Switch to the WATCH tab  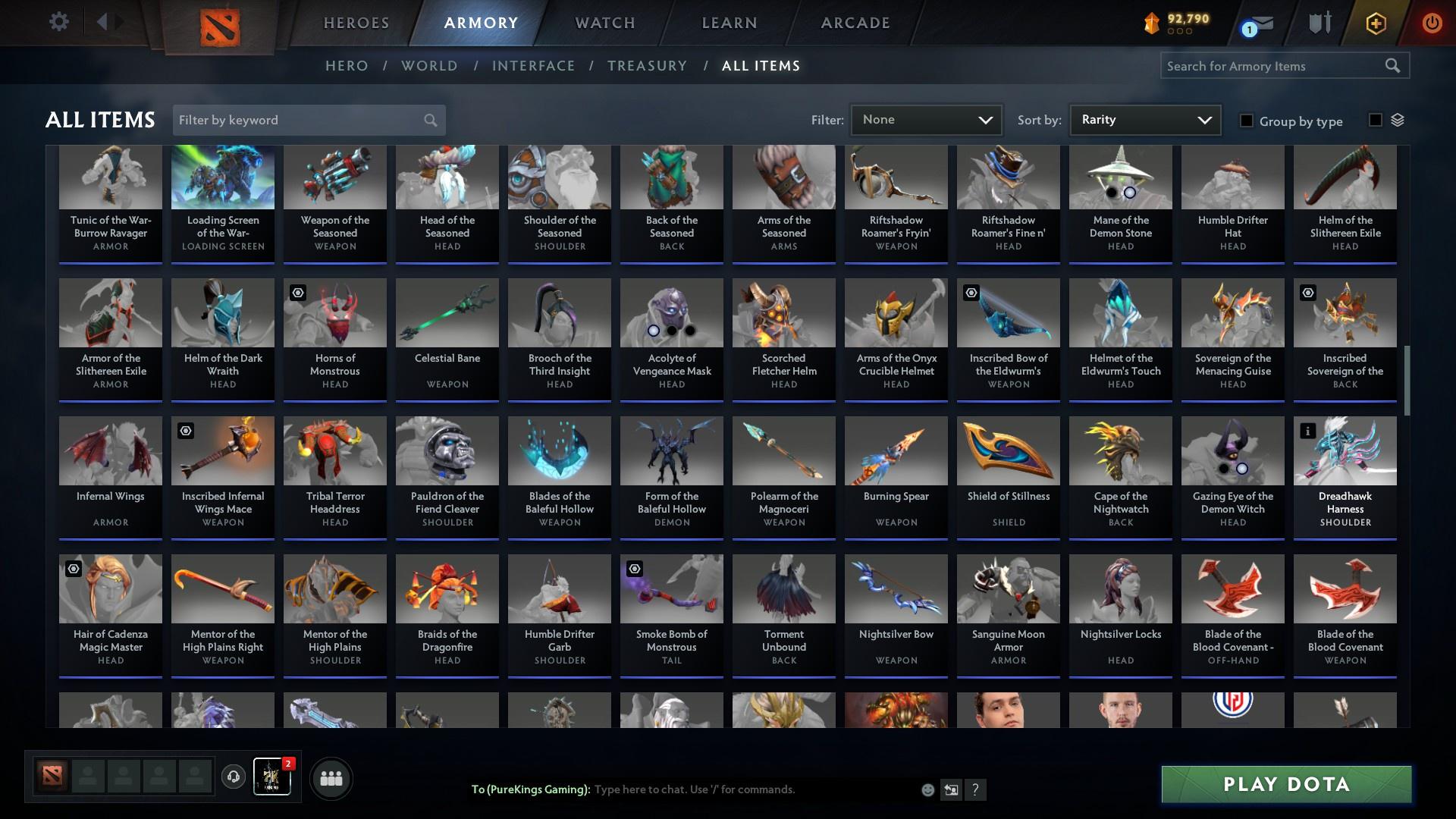(604, 23)
